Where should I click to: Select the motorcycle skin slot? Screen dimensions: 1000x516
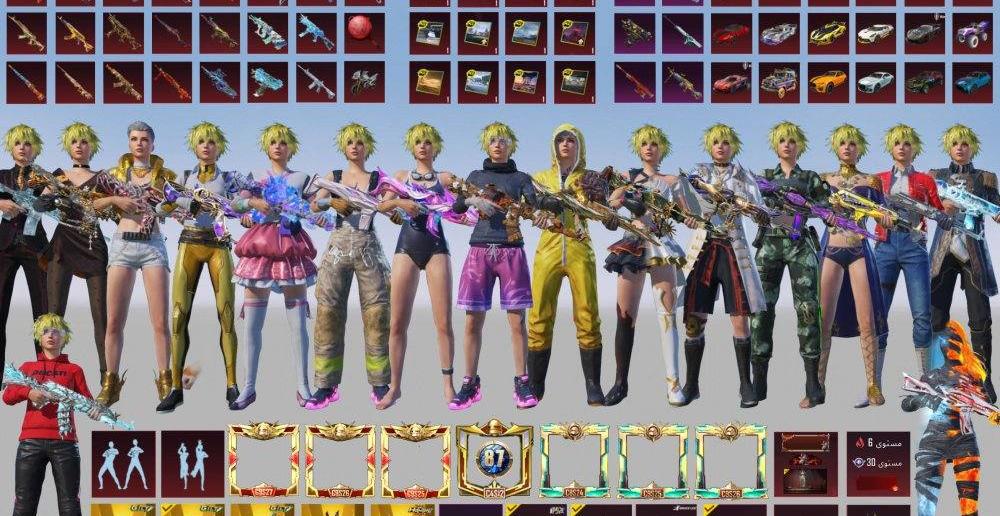pos(364,81)
